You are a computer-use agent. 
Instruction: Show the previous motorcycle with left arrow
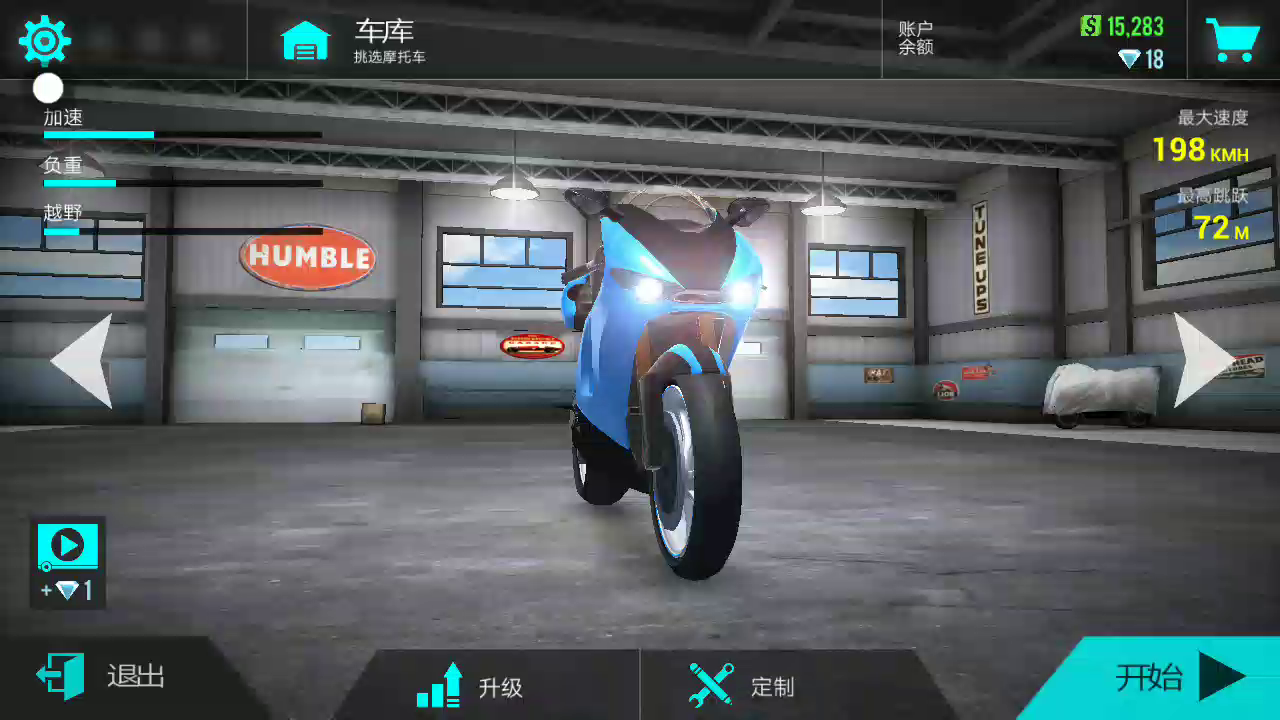pyautogui.click(x=82, y=360)
